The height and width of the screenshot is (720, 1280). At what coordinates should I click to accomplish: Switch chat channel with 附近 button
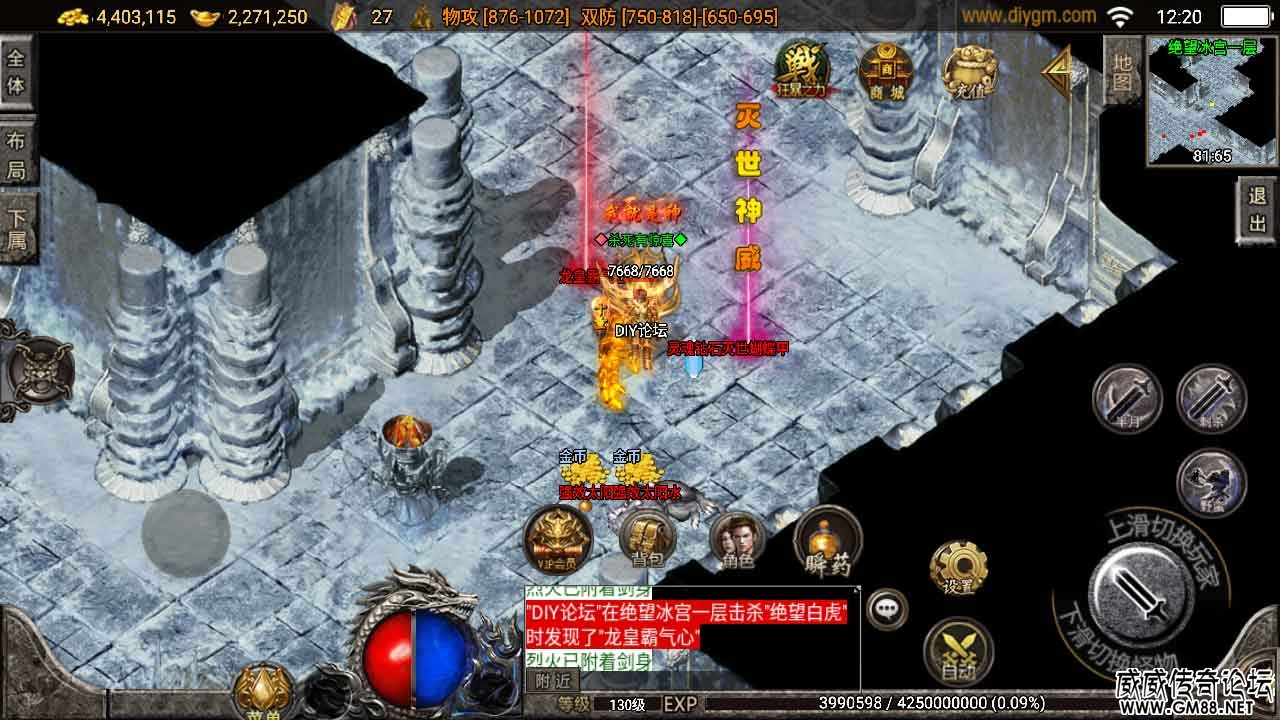coord(551,681)
